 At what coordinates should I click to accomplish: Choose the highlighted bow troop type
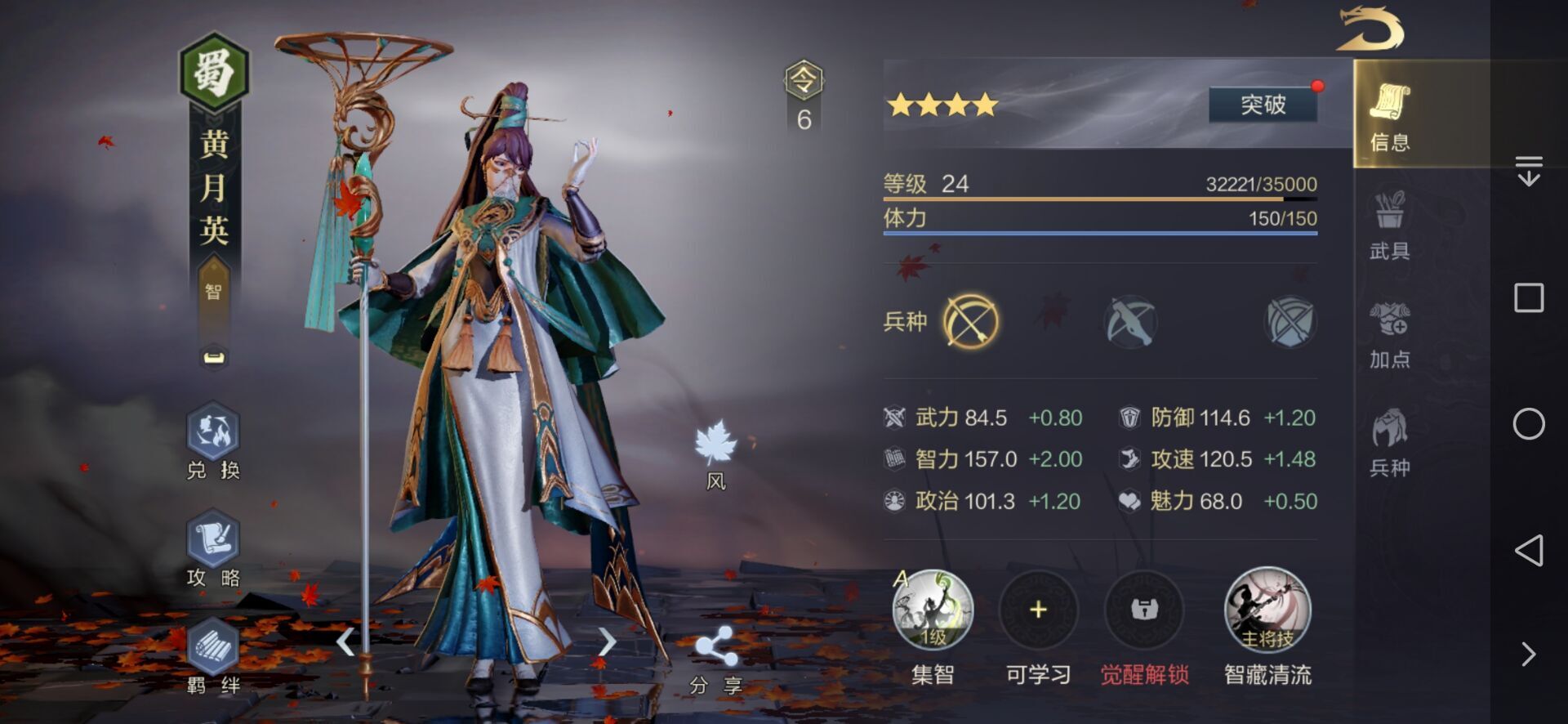click(x=971, y=321)
